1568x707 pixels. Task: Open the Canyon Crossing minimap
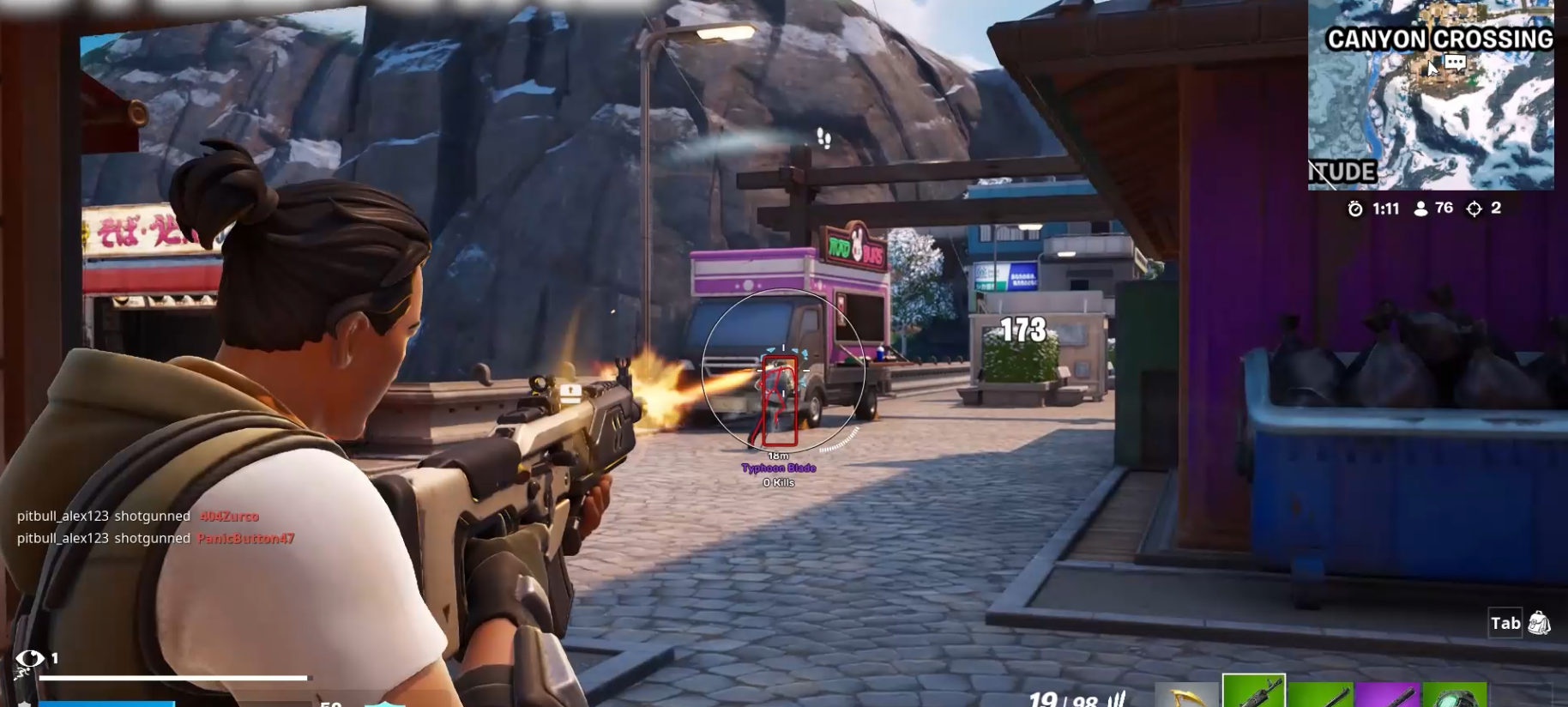[x=1430, y=112]
